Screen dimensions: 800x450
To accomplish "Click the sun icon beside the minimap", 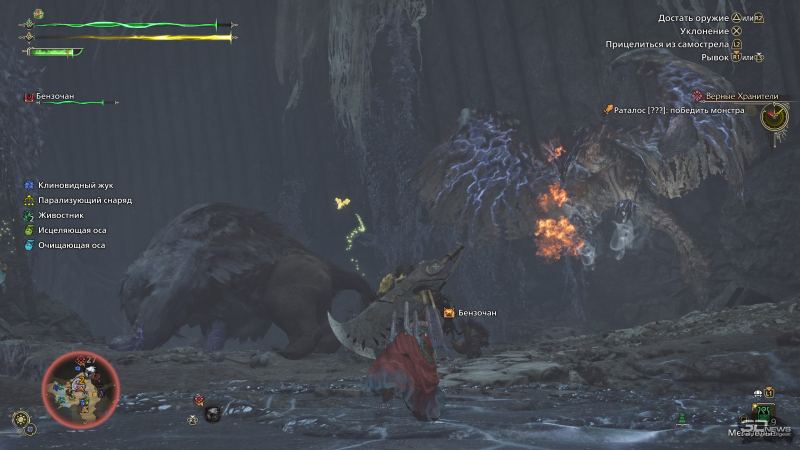I will [21, 419].
